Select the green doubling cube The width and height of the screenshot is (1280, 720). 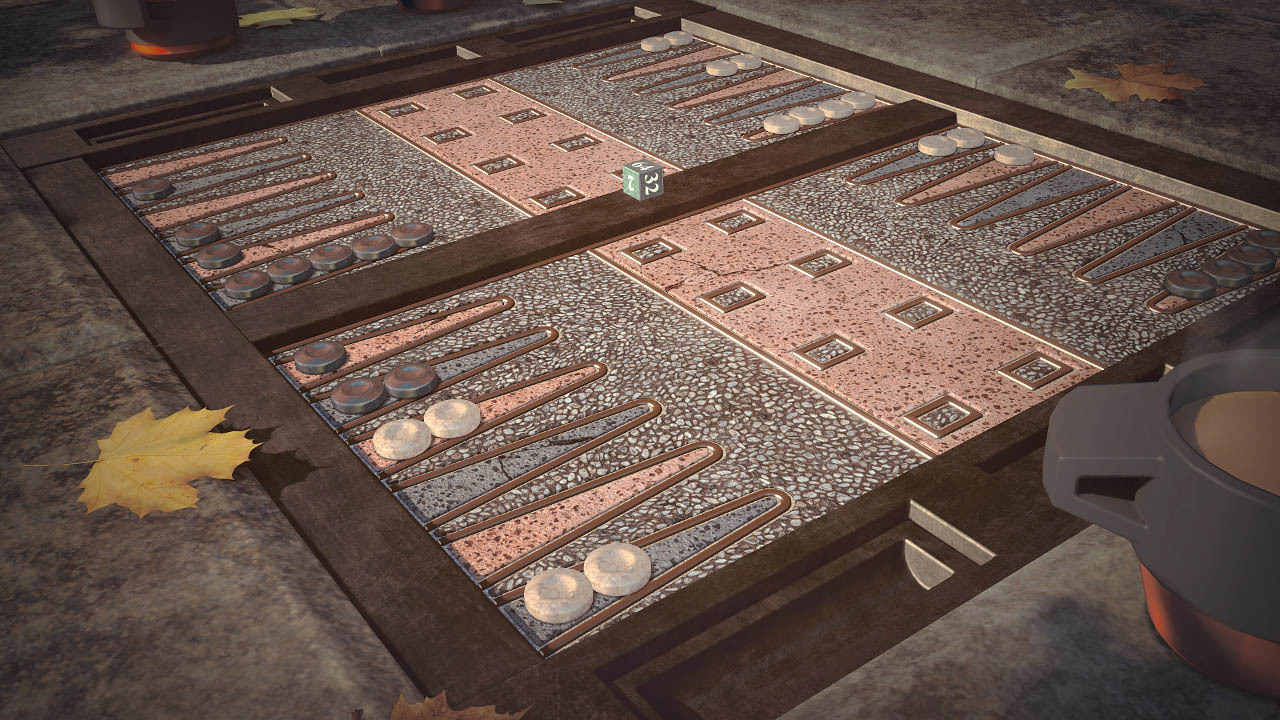point(641,181)
